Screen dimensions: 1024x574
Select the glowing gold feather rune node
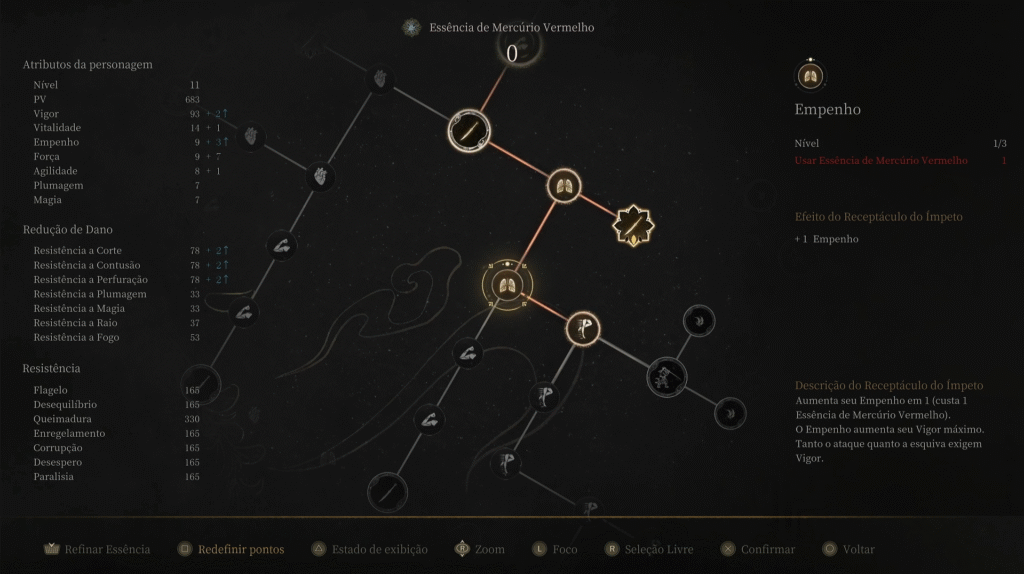(x=582, y=327)
